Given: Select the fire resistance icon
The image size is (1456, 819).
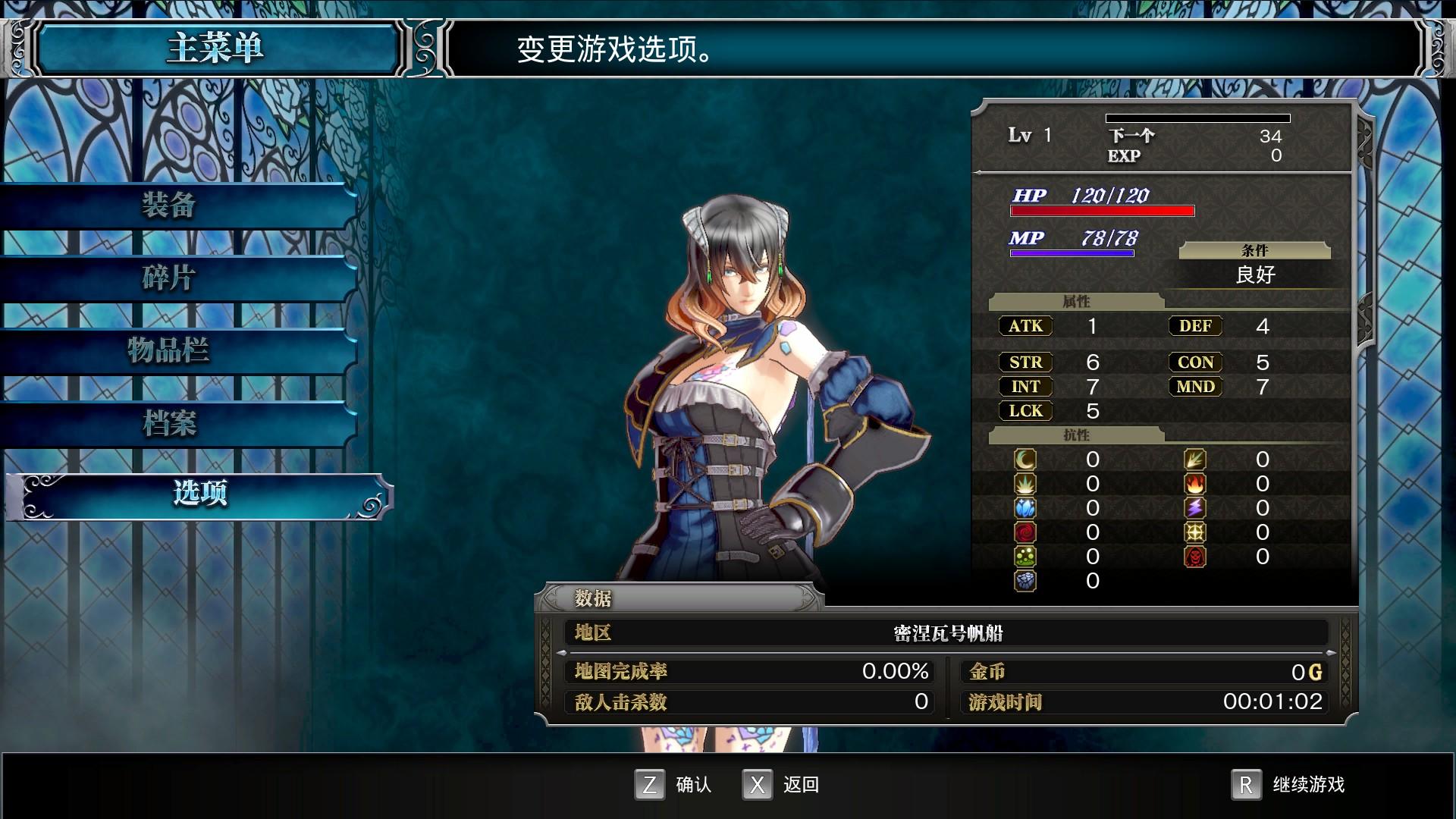Looking at the screenshot, I should tap(1194, 484).
